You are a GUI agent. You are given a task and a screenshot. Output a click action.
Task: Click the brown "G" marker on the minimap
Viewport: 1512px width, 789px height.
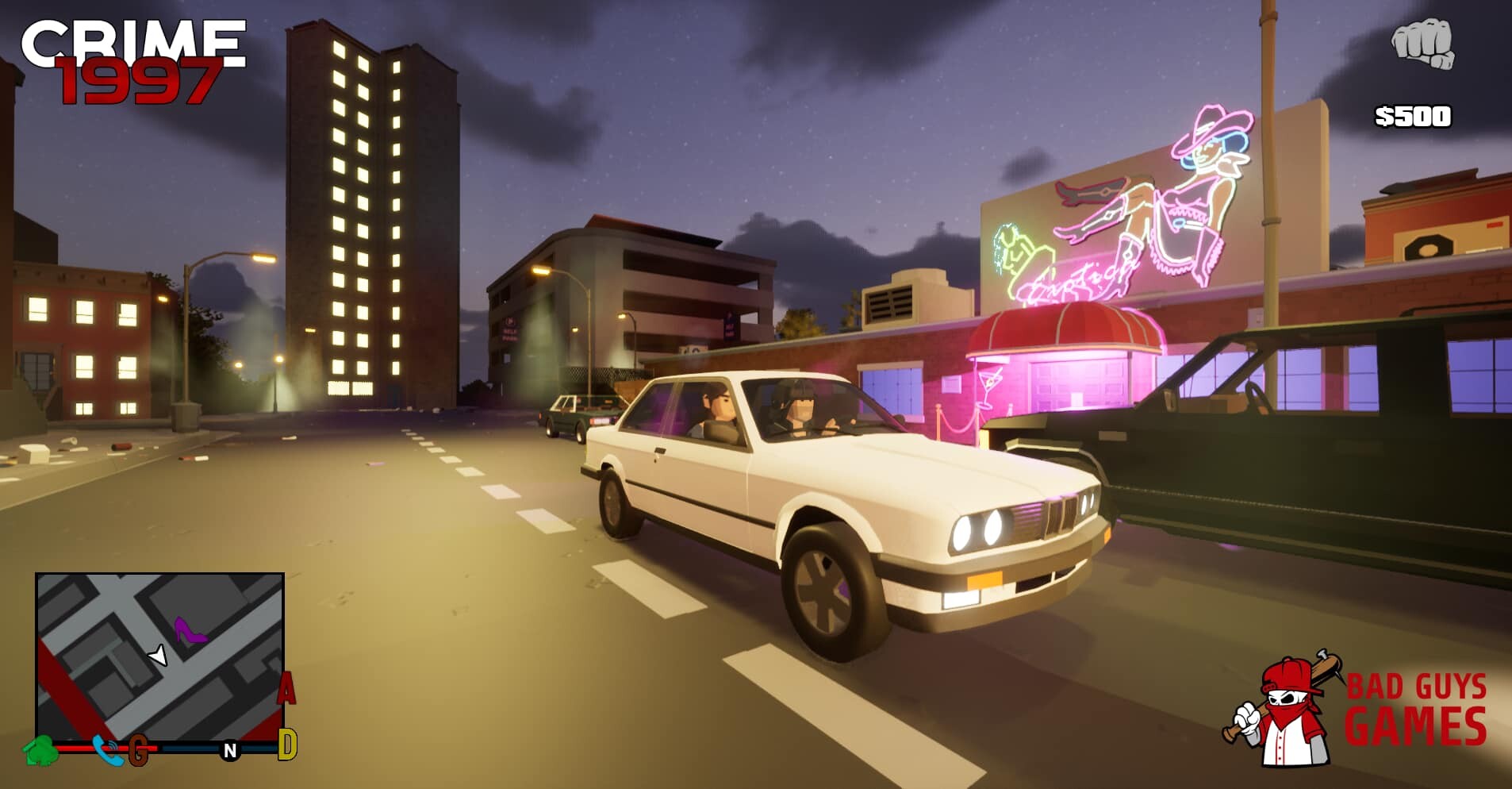click(140, 747)
